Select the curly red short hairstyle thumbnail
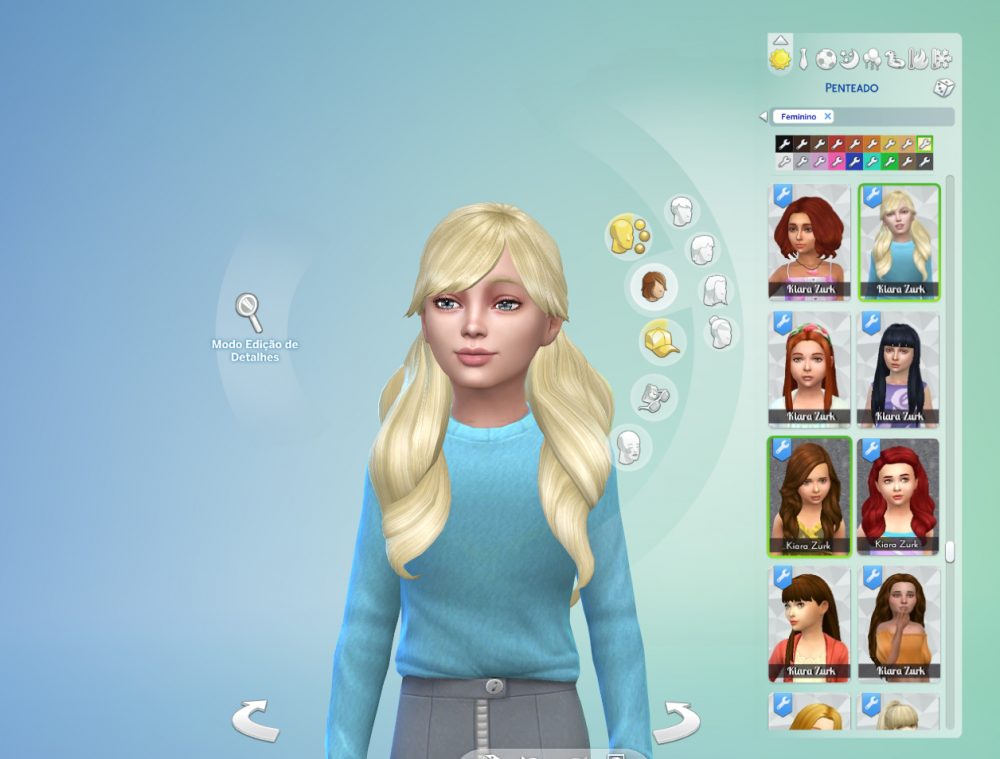Image resolution: width=1000 pixels, height=759 pixels. (809, 241)
